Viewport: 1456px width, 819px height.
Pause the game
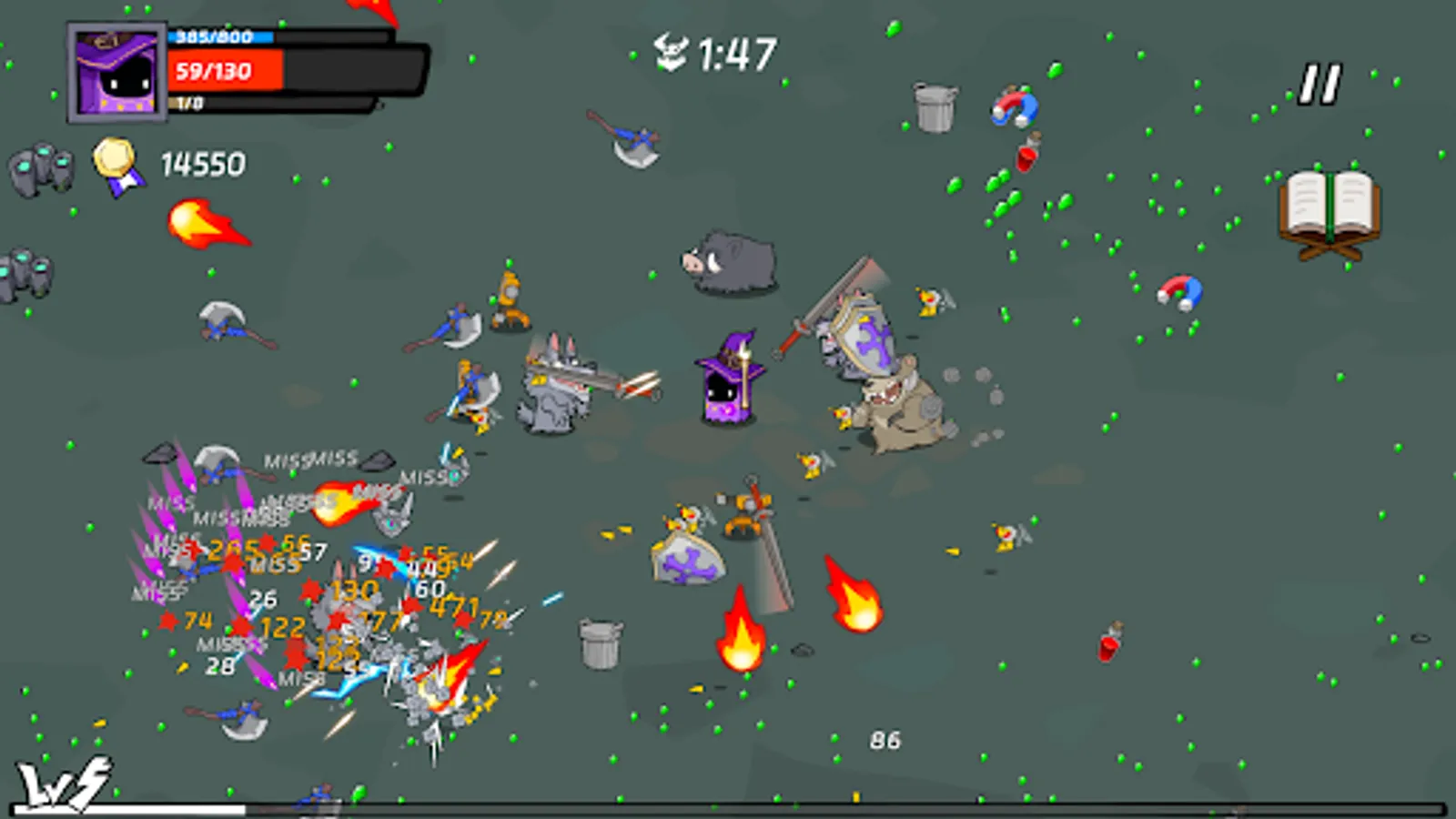1320,82
